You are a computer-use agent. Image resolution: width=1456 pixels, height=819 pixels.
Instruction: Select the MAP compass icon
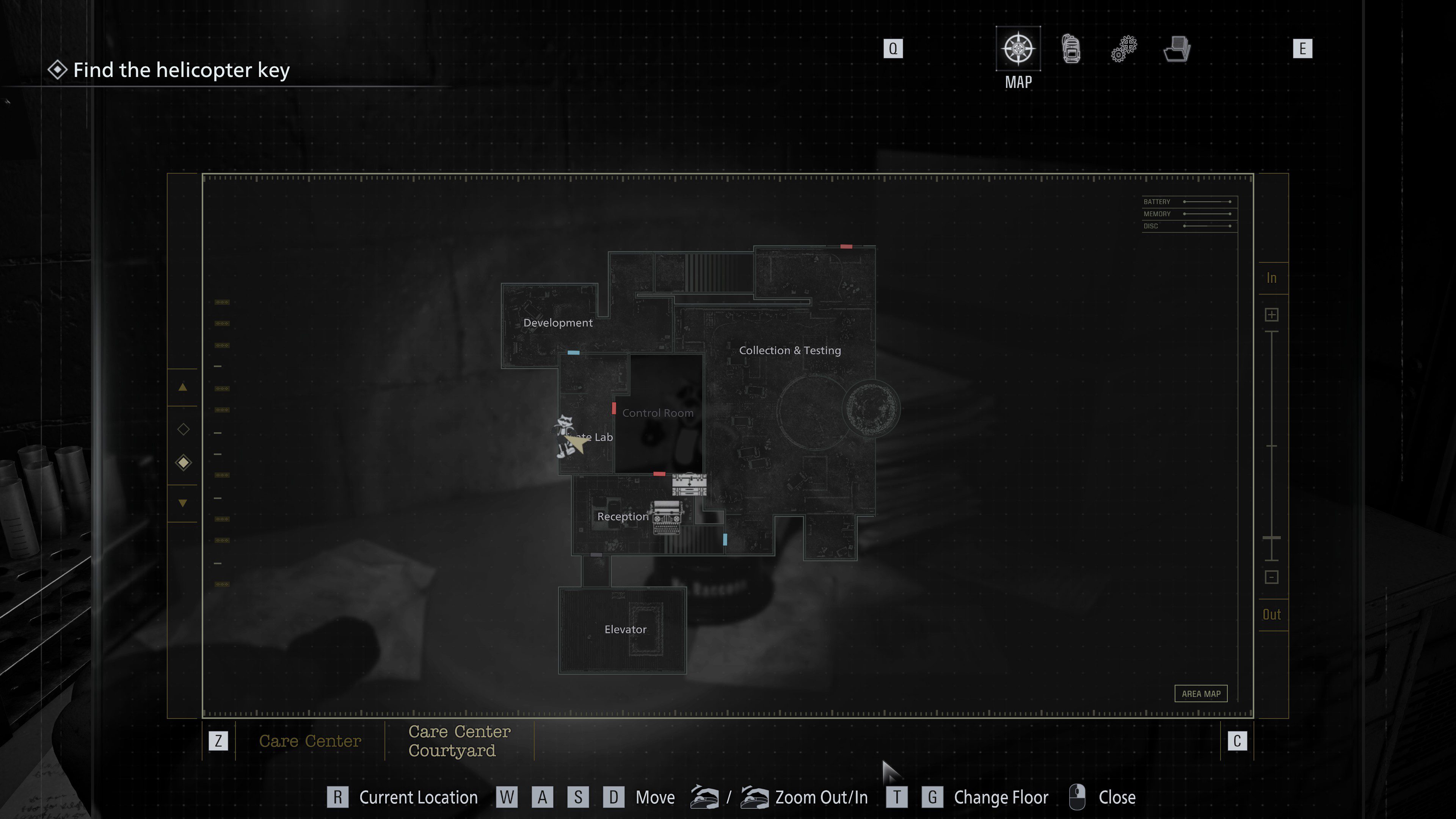click(x=1018, y=49)
